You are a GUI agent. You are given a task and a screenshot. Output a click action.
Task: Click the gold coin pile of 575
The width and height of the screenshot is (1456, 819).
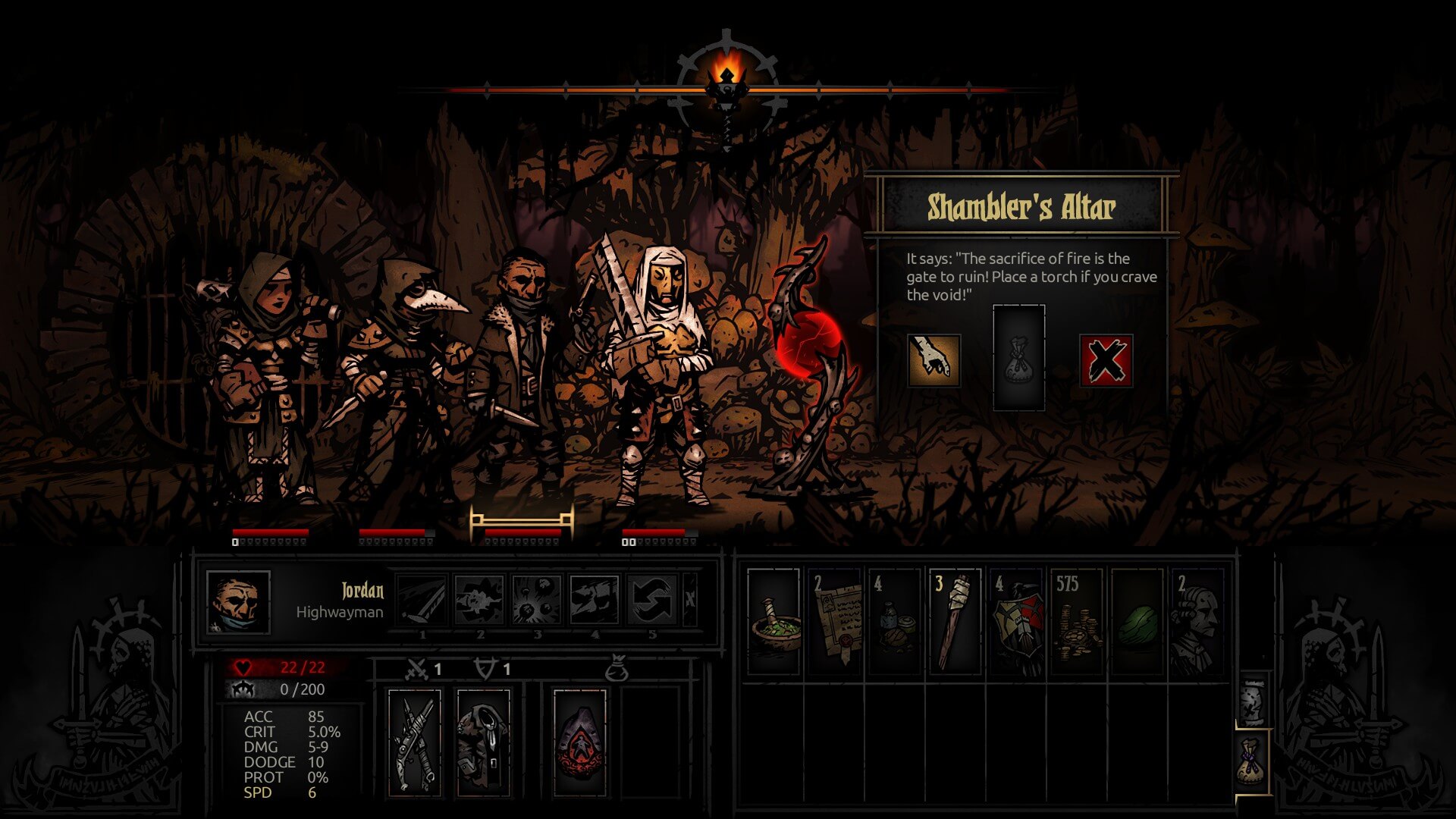pos(1077,621)
